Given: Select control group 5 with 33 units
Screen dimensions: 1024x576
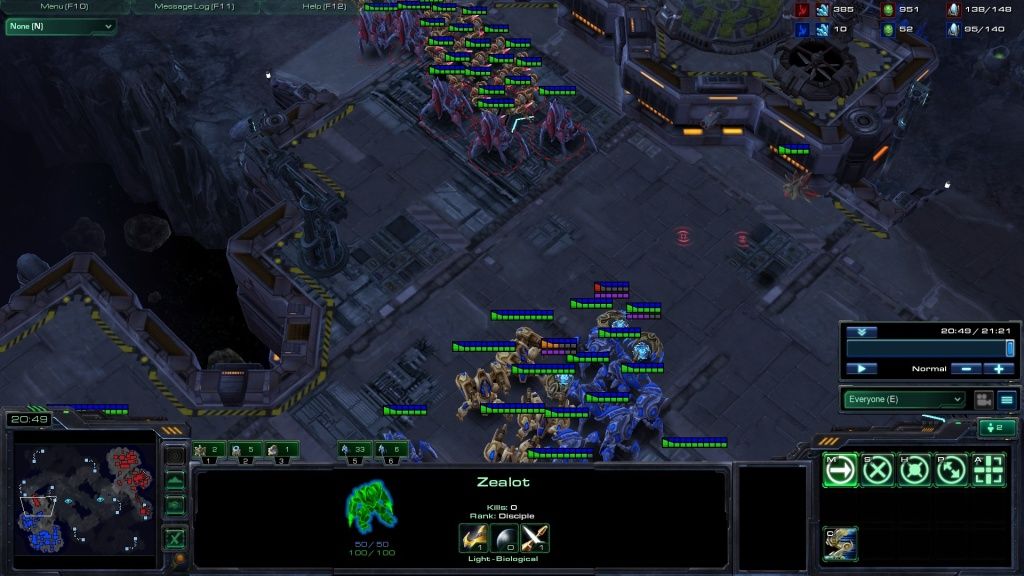Looking at the screenshot, I should [354, 450].
